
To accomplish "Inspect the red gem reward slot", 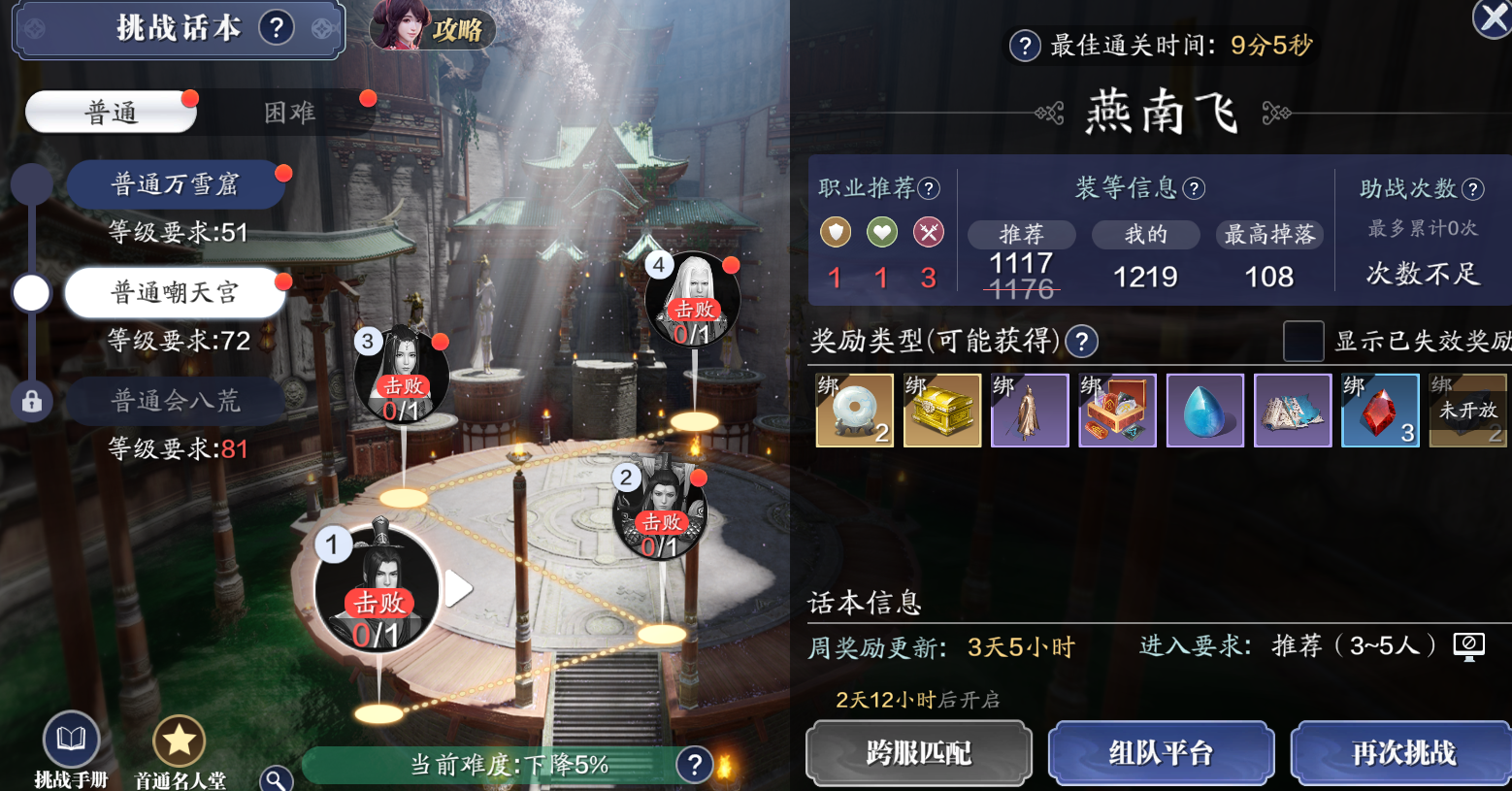I will click(1380, 411).
